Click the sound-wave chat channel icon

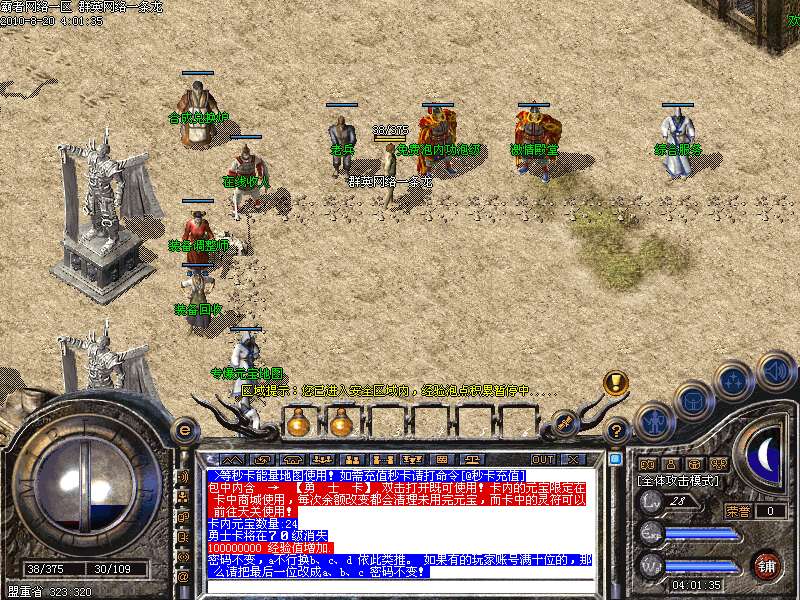click(x=184, y=477)
